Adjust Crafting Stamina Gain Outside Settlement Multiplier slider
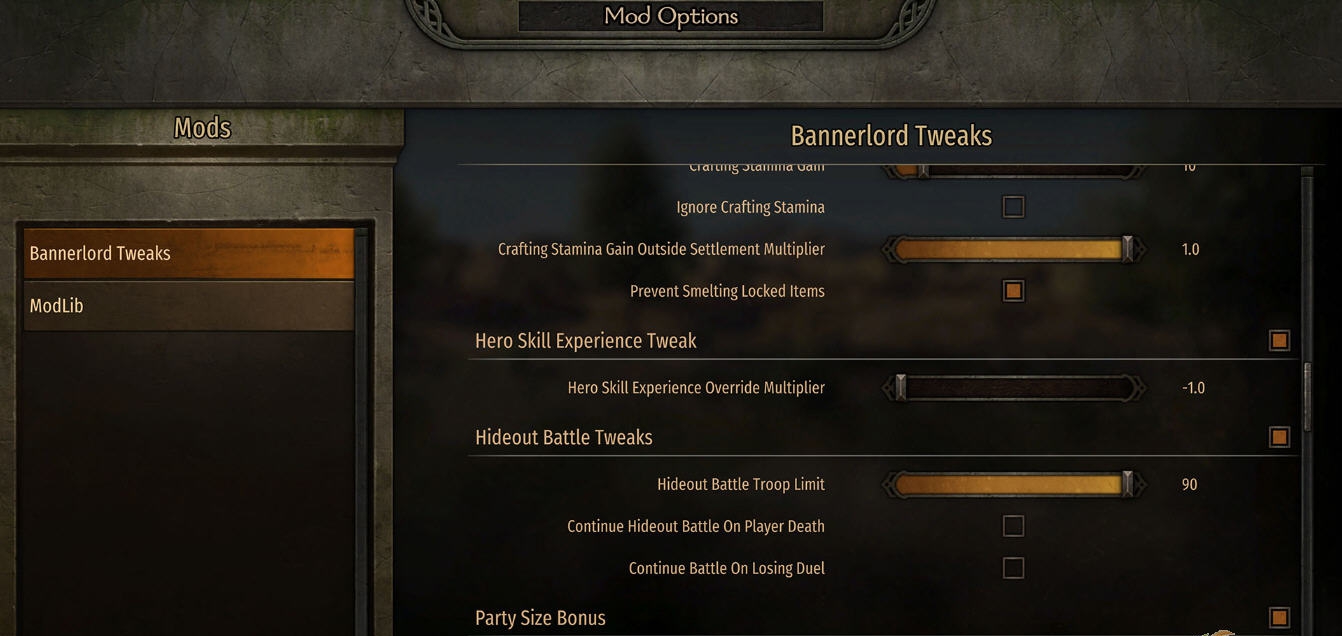Viewport: 1342px width, 636px height. [x=1013, y=249]
